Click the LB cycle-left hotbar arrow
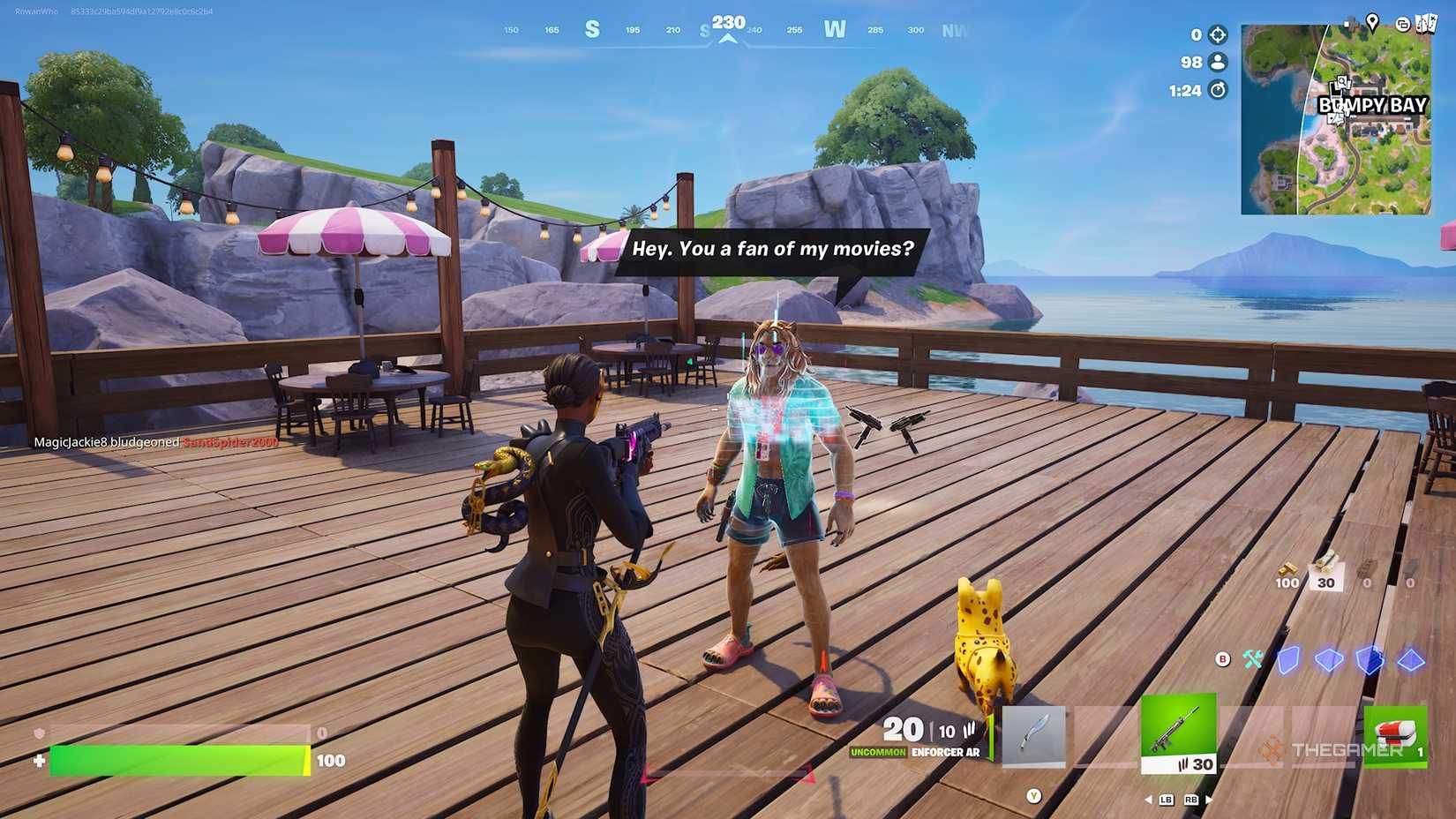 [1166, 800]
